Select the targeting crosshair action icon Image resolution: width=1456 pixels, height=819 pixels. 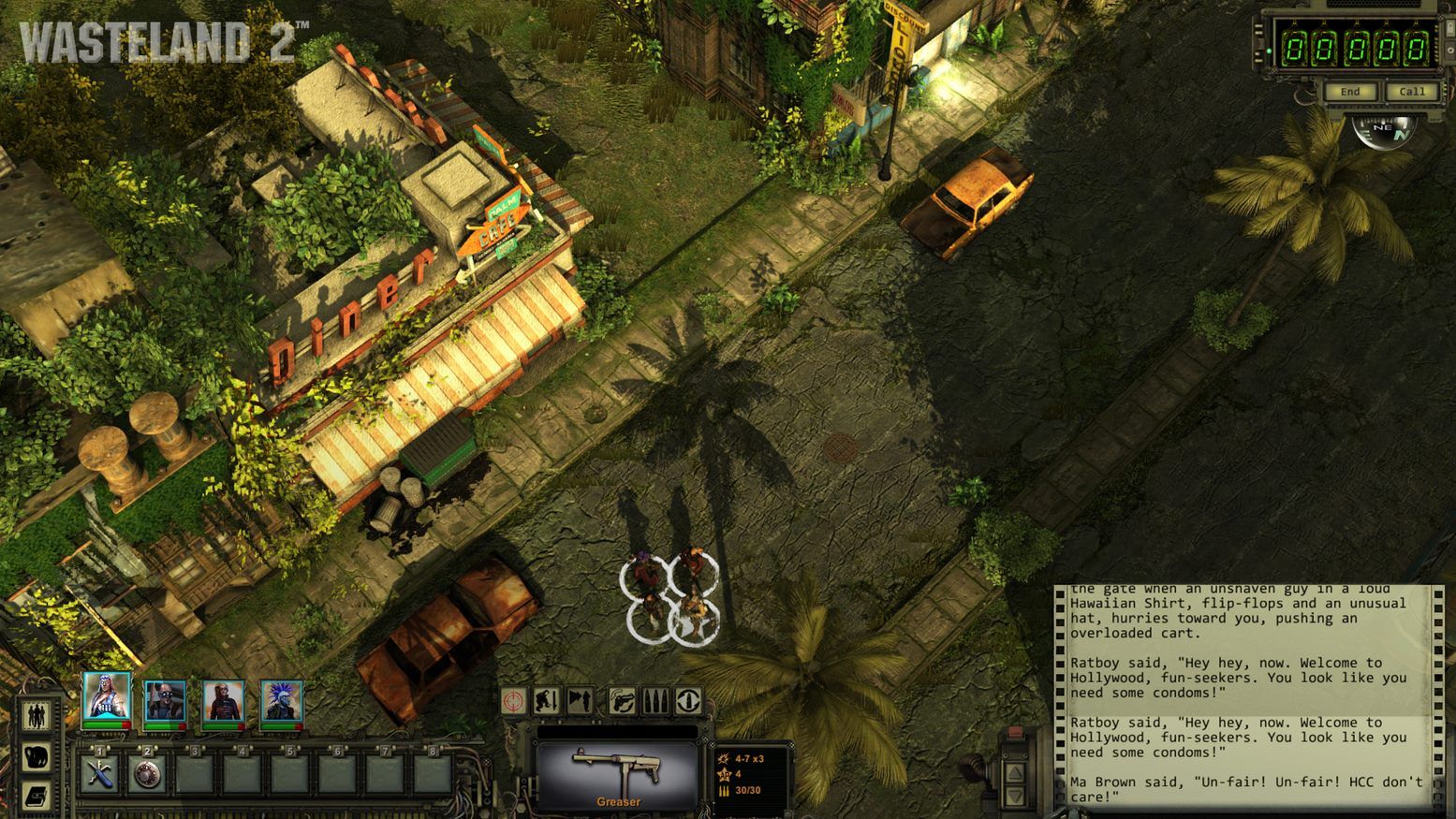click(x=513, y=700)
